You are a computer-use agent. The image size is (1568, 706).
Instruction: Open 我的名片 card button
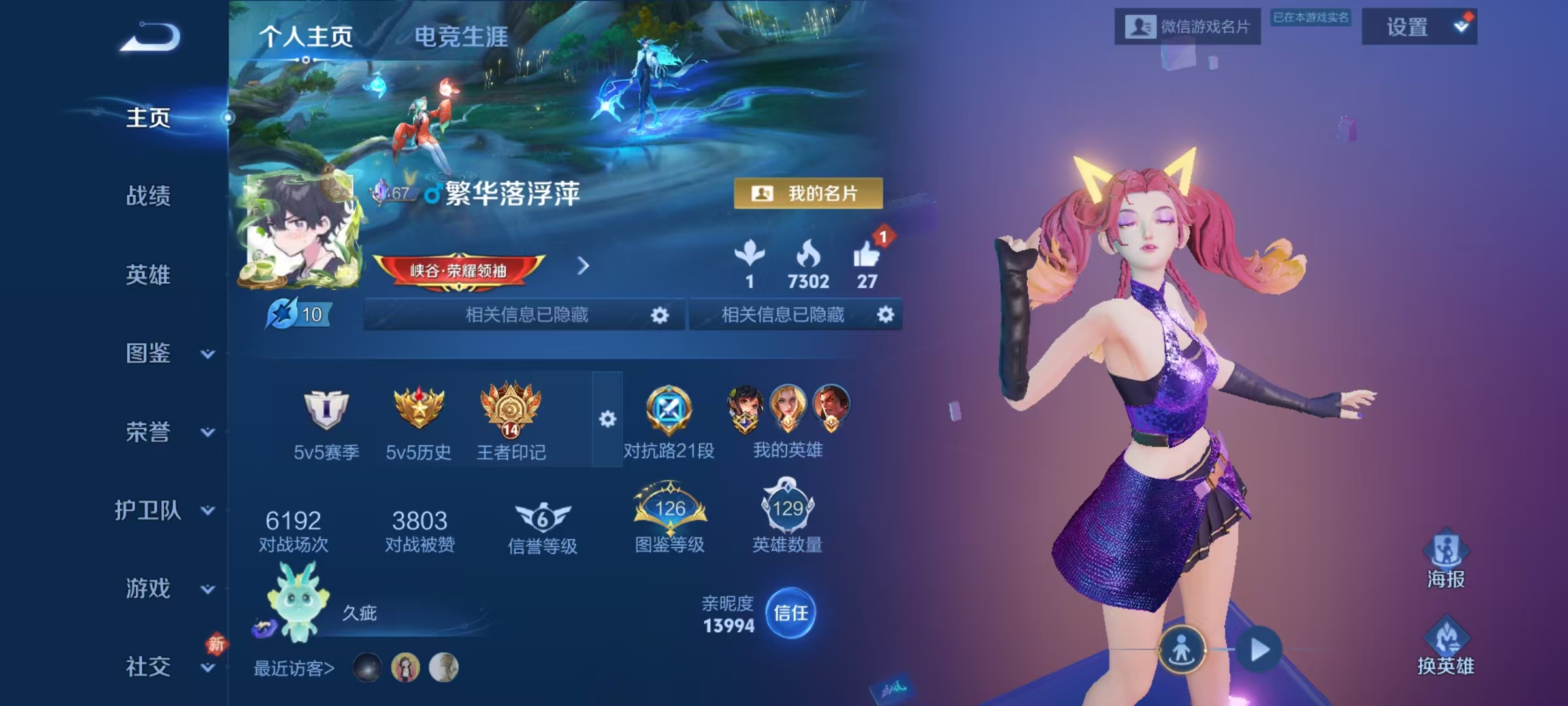click(808, 193)
